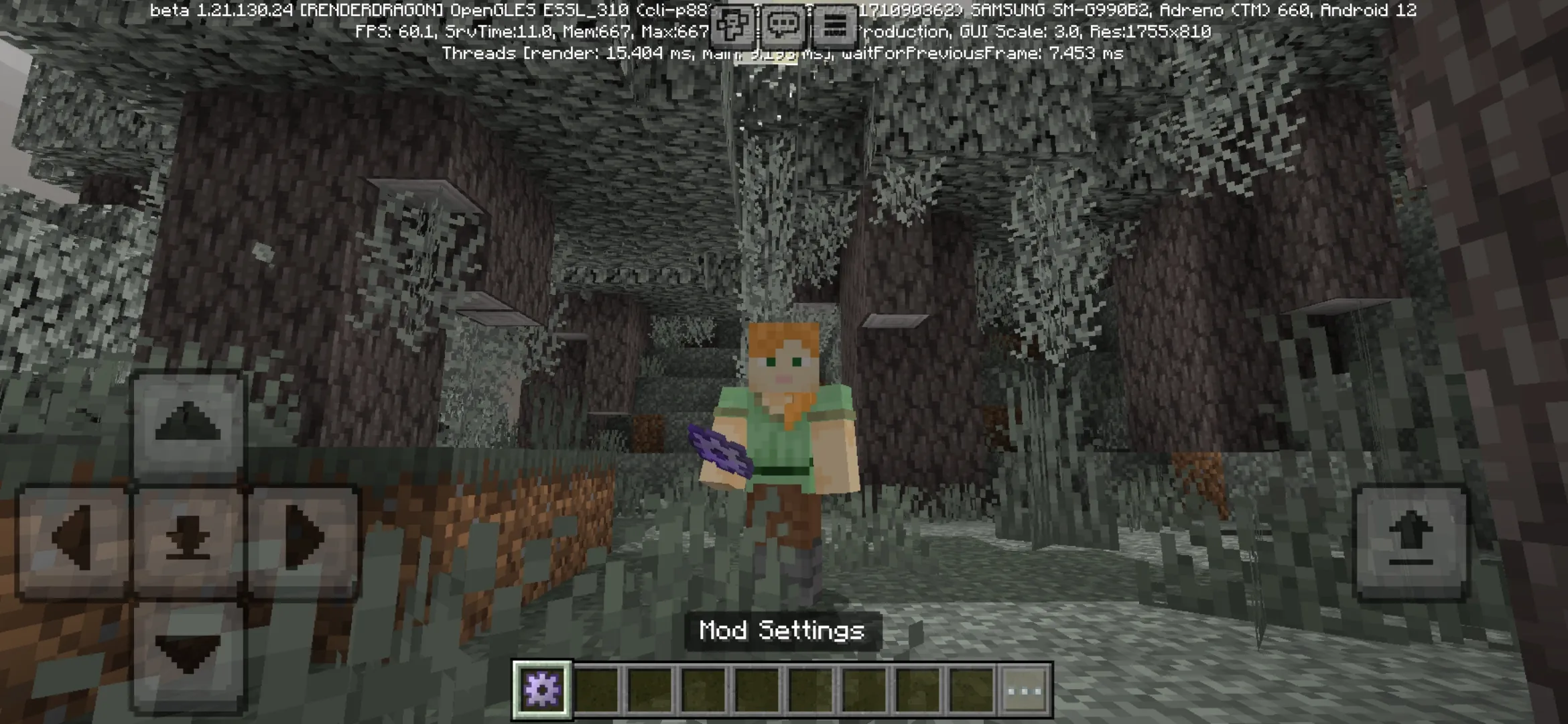
Task: Select the second hotbar slot
Action: [596, 682]
